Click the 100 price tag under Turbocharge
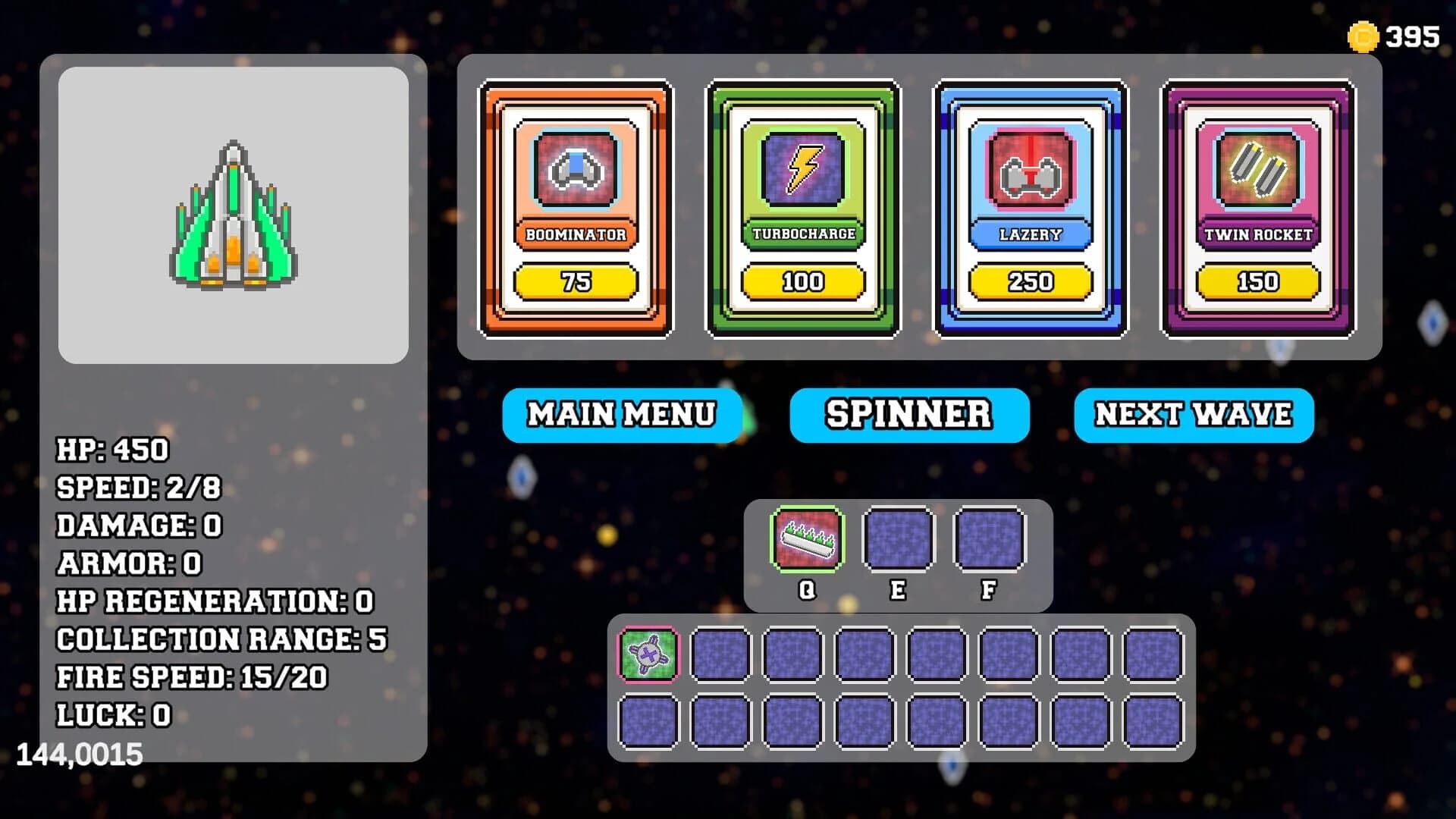Screen dimensions: 1456x819 [803, 281]
